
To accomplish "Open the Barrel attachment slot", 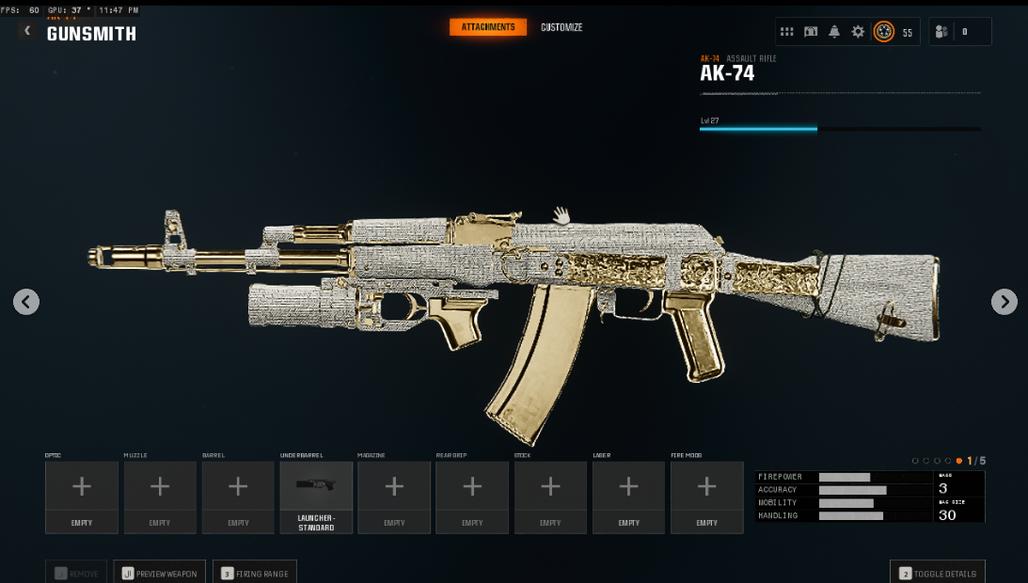I will [x=238, y=496].
